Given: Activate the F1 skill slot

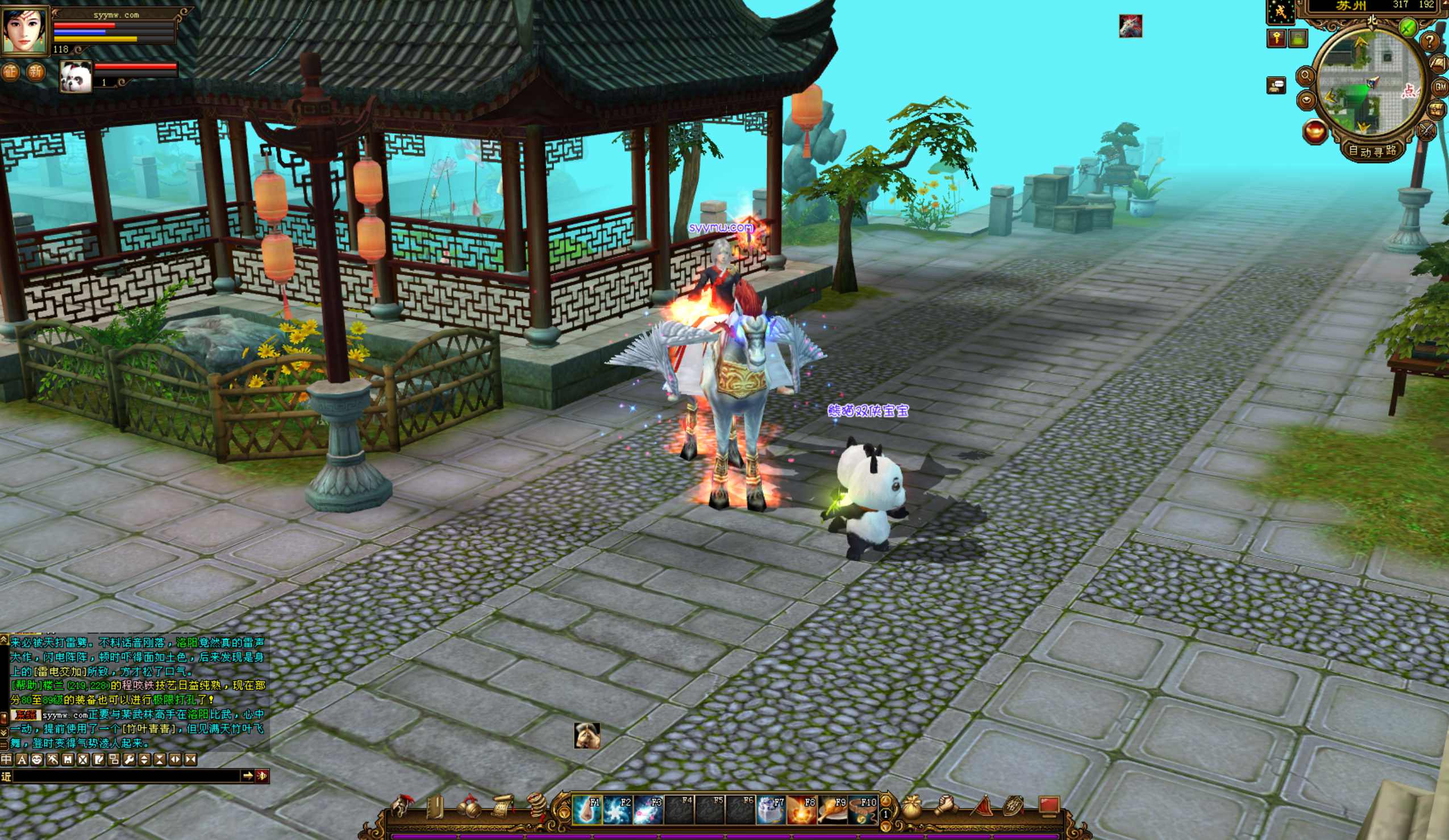Looking at the screenshot, I should tap(586, 809).
